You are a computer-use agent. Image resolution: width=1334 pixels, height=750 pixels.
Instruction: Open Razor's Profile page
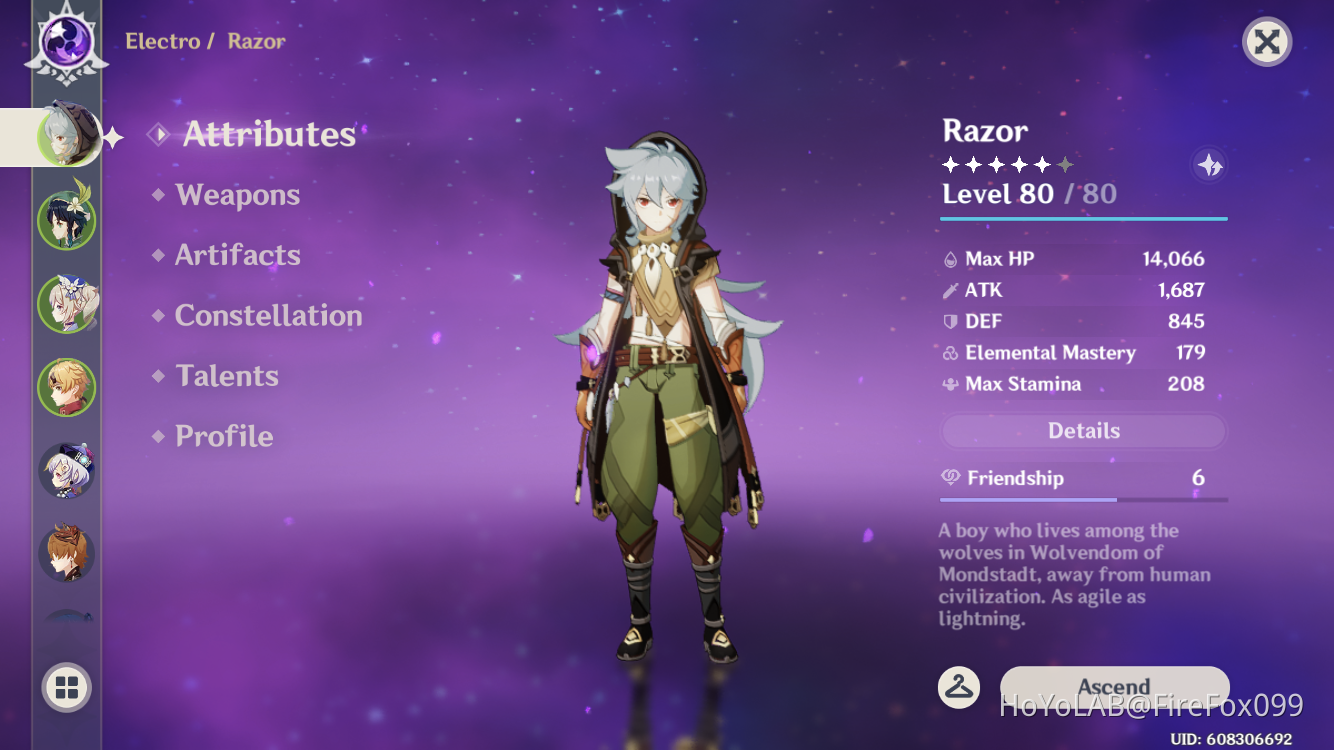point(222,436)
